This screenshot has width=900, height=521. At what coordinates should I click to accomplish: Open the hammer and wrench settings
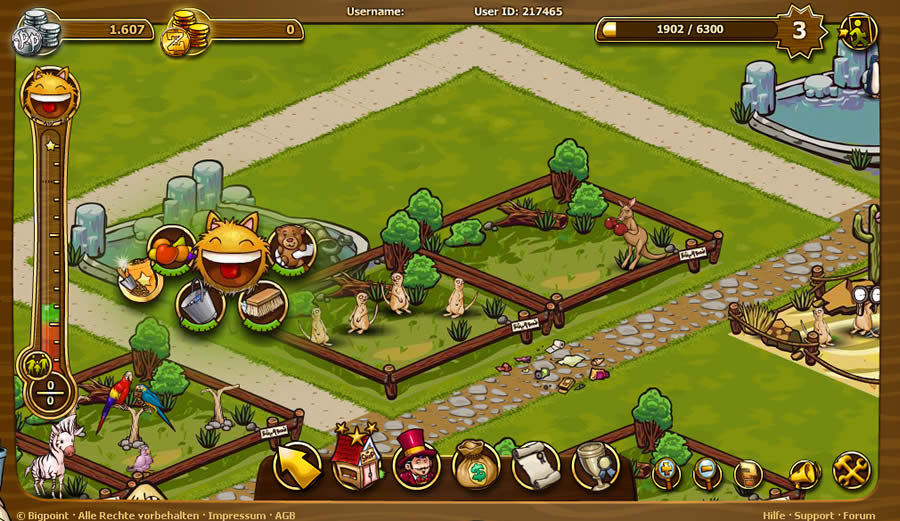coord(852,470)
